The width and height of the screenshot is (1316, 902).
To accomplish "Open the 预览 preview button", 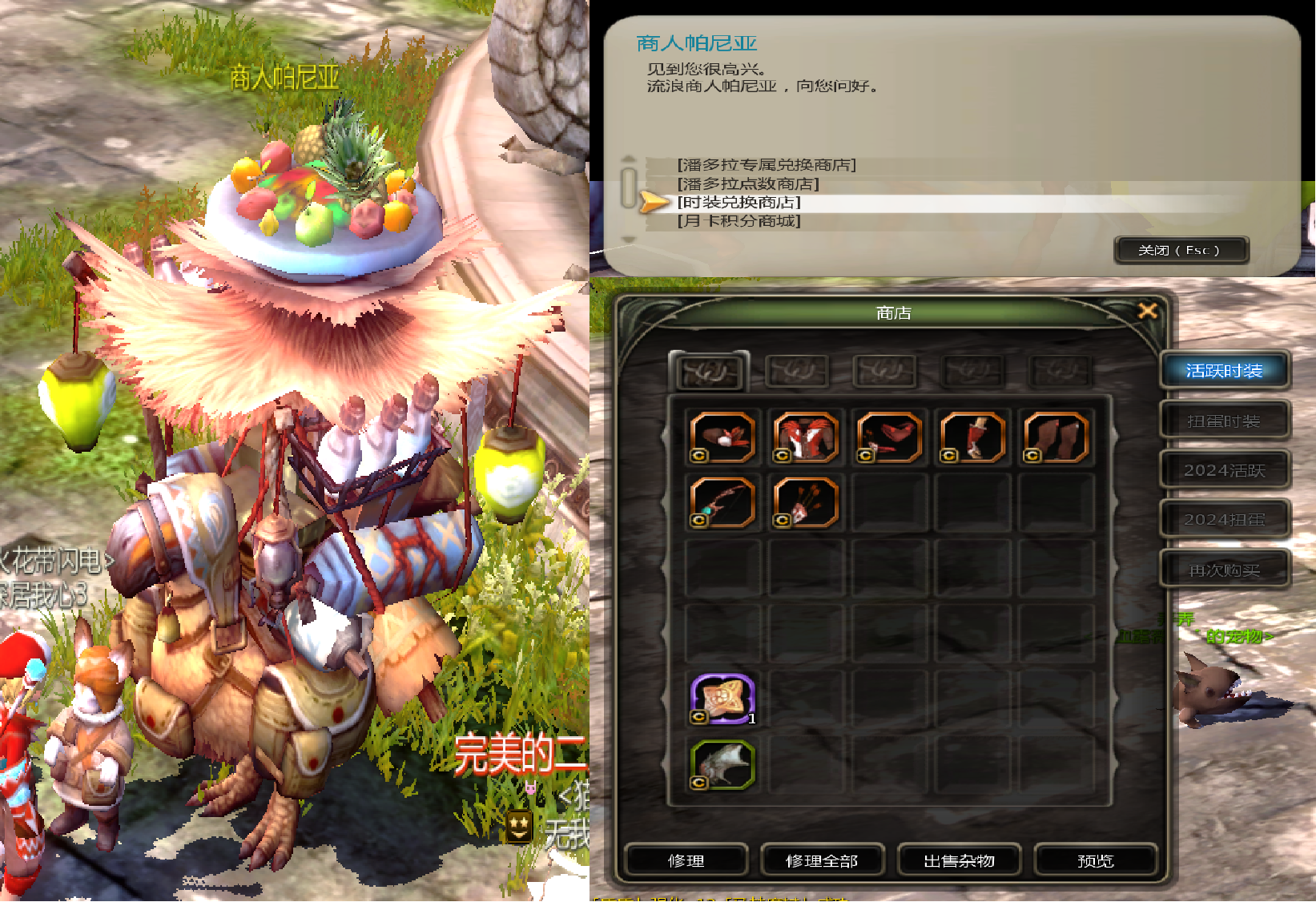I will pos(1095,860).
